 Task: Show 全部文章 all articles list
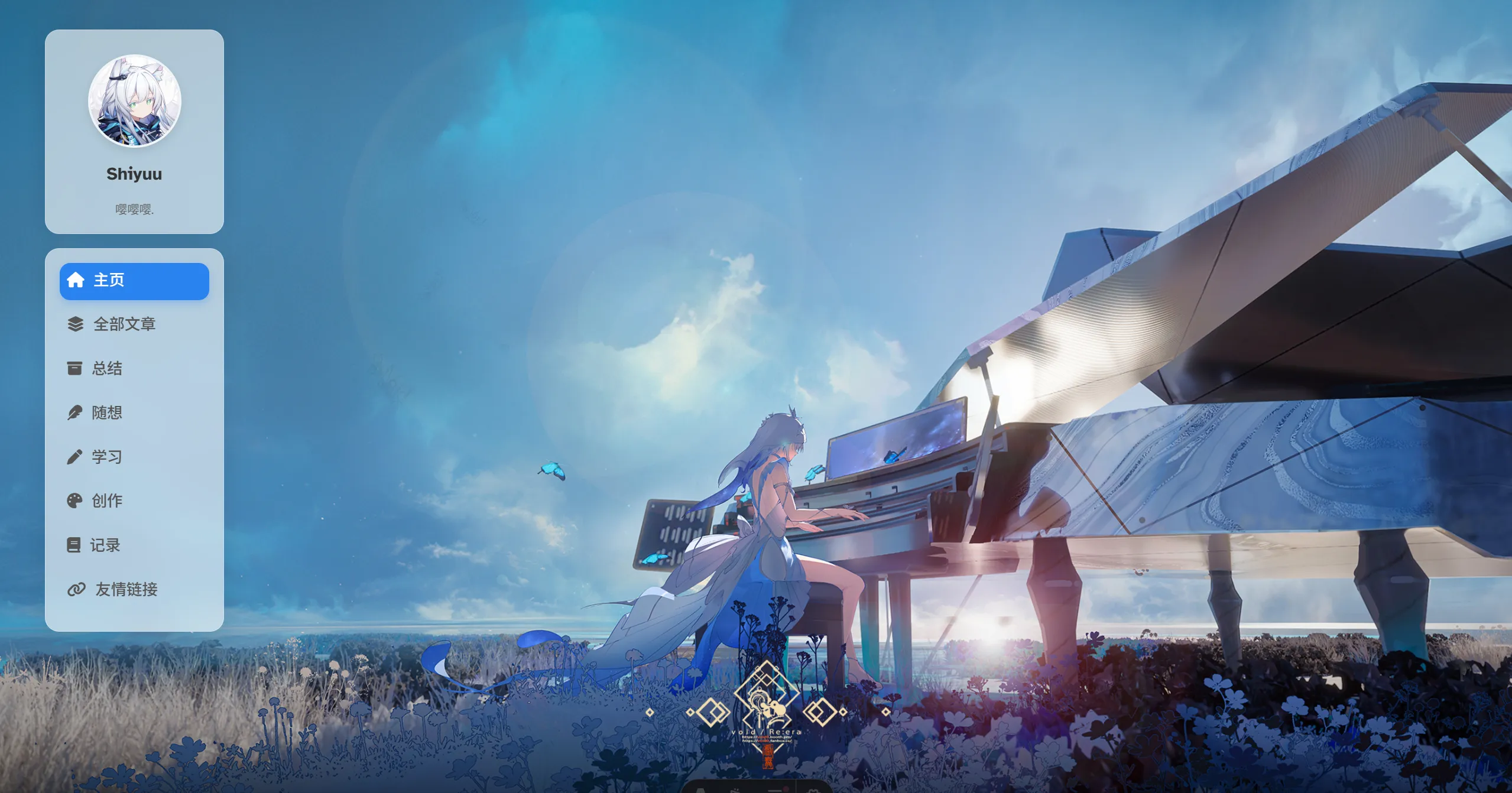click(x=124, y=324)
